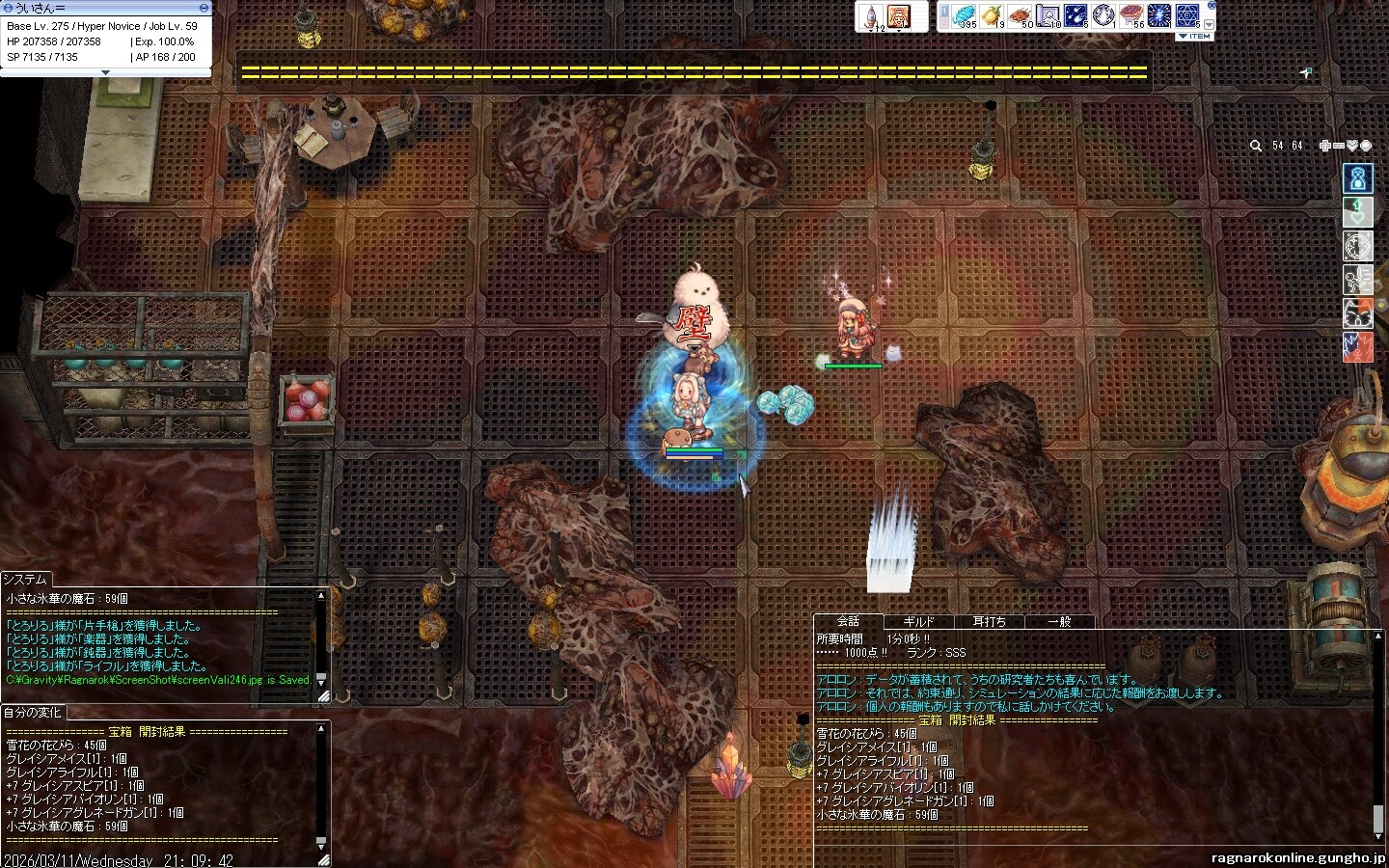Screen dimensions: 1389x868
Task: Activate the meteor shower skill icon
Action: point(1076,15)
